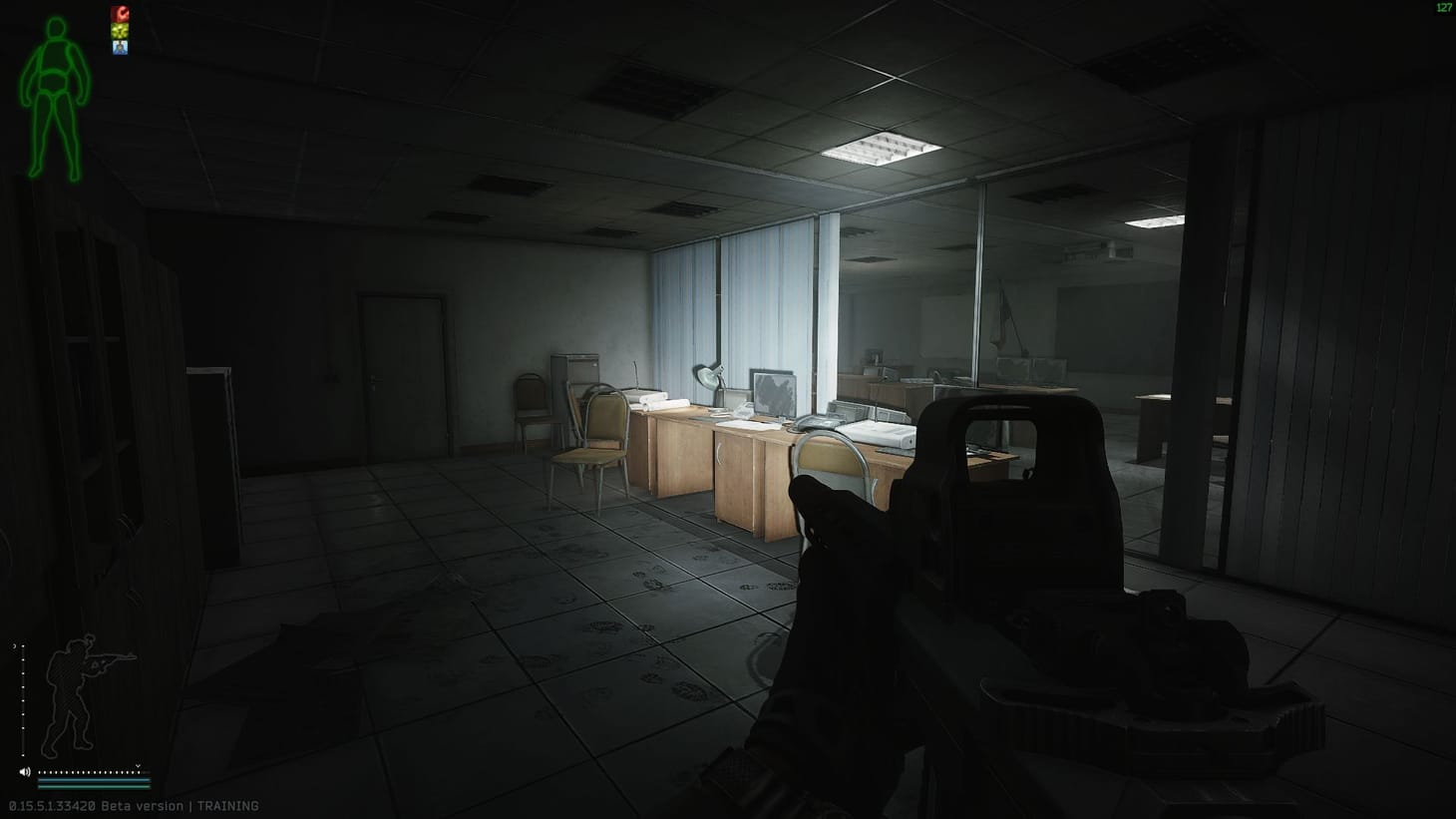Image resolution: width=1456 pixels, height=819 pixels.
Task: Click the crouched stance indicator figure
Action: (72, 693)
